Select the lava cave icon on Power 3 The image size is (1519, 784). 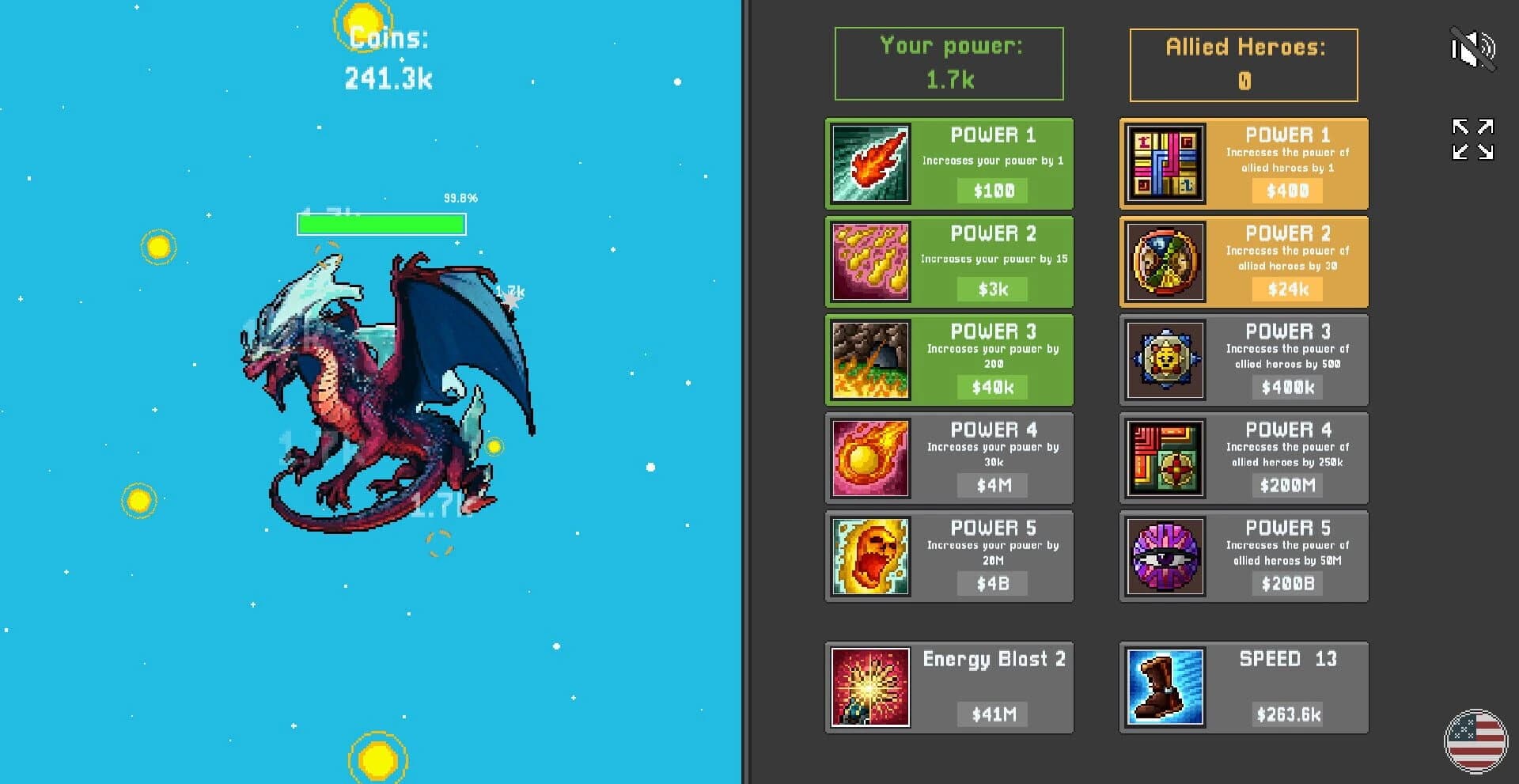coord(869,360)
